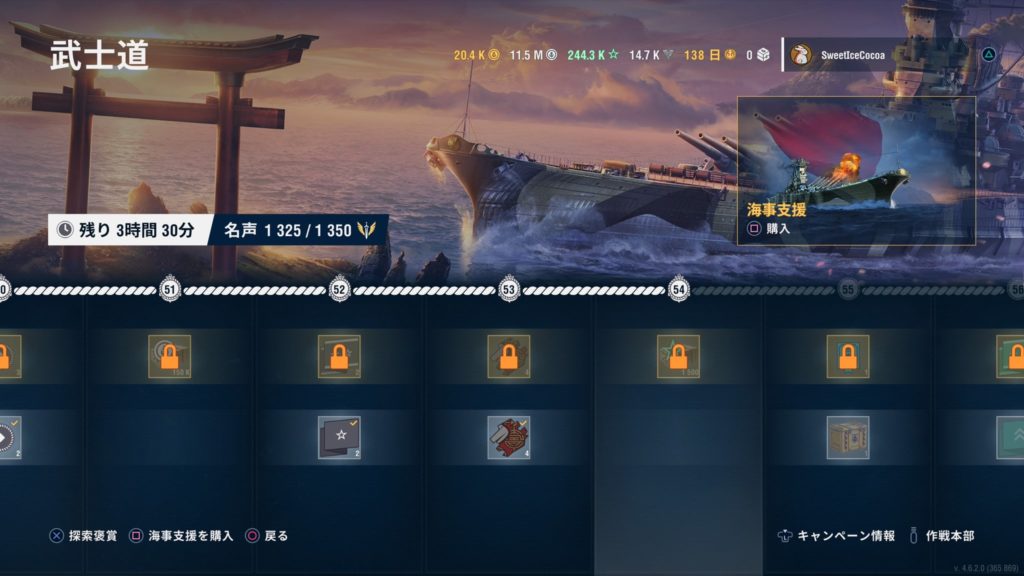Choose the crate reward under milestone 55
This screenshot has width=1024, height=576.
click(847, 437)
